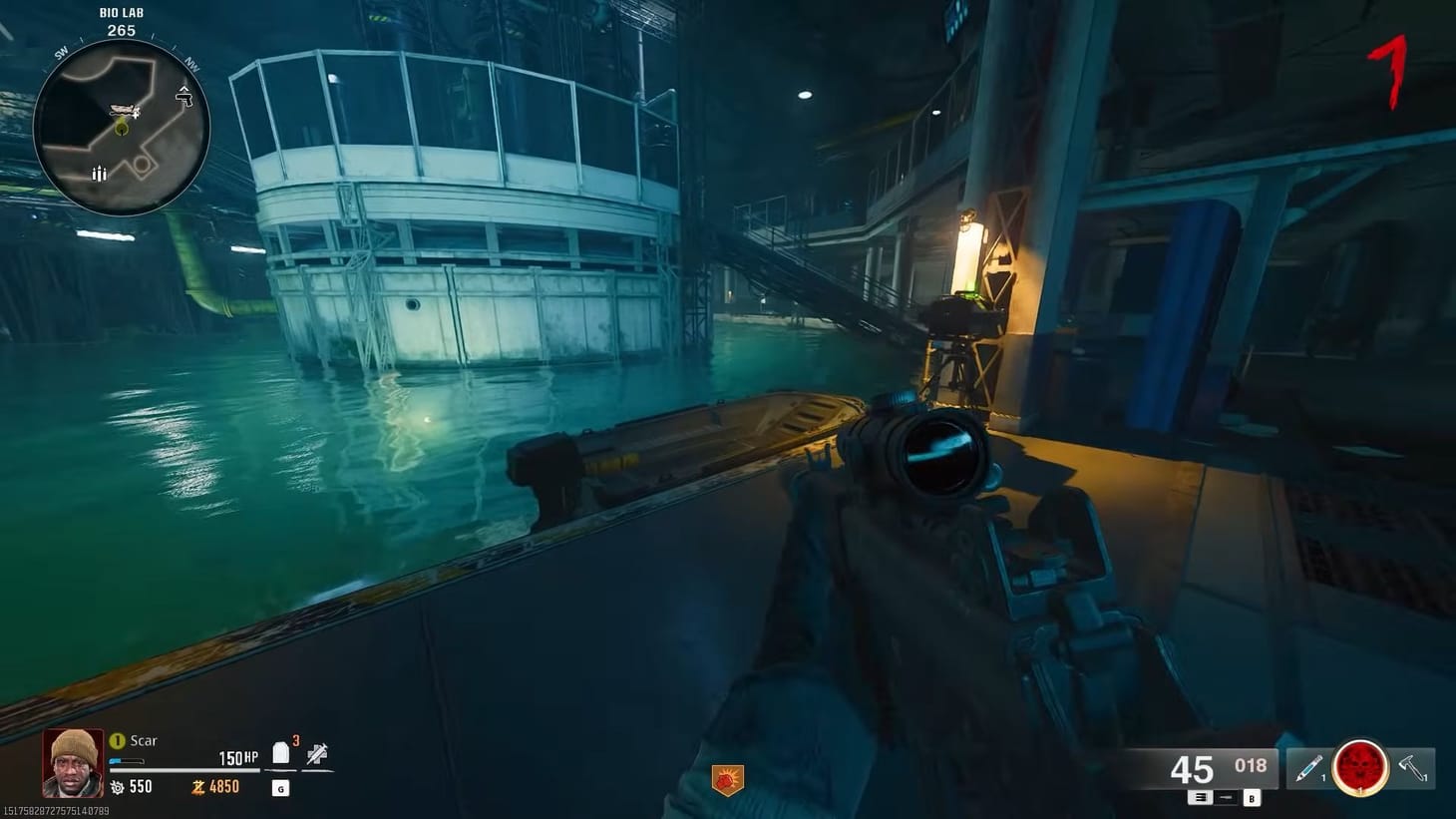Click Scar's health bar
The image size is (1456, 819).
point(185,769)
